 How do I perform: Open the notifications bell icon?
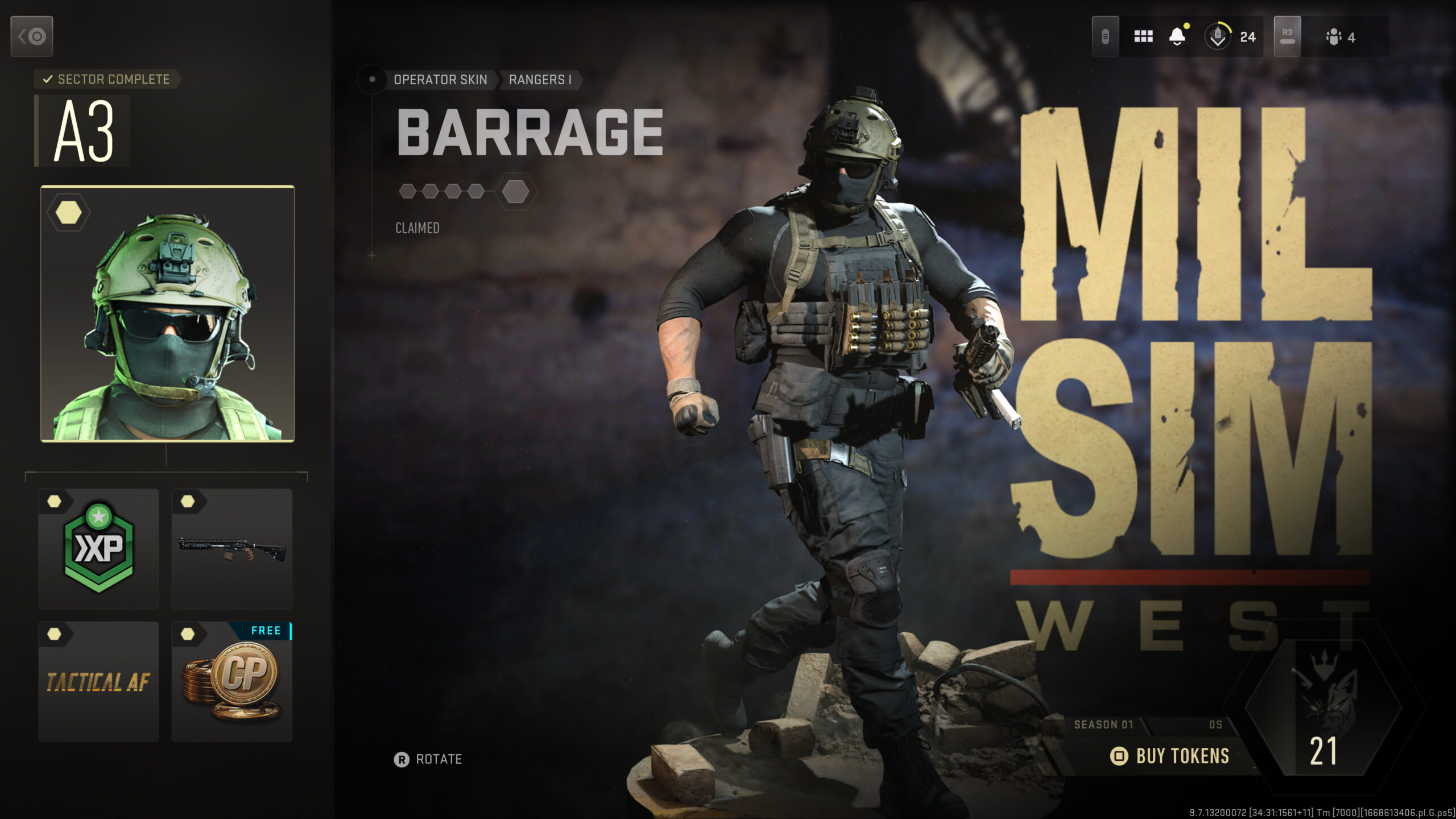tap(1176, 36)
